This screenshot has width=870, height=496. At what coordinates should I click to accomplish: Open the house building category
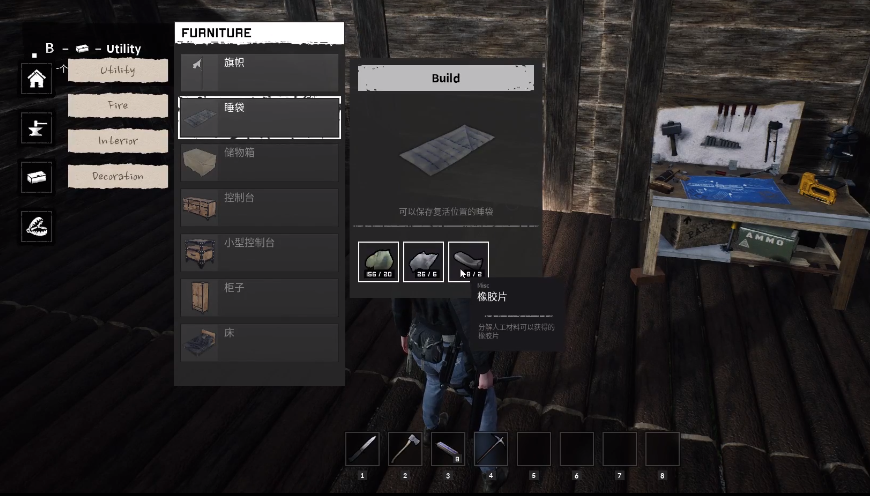[x=37, y=79]
